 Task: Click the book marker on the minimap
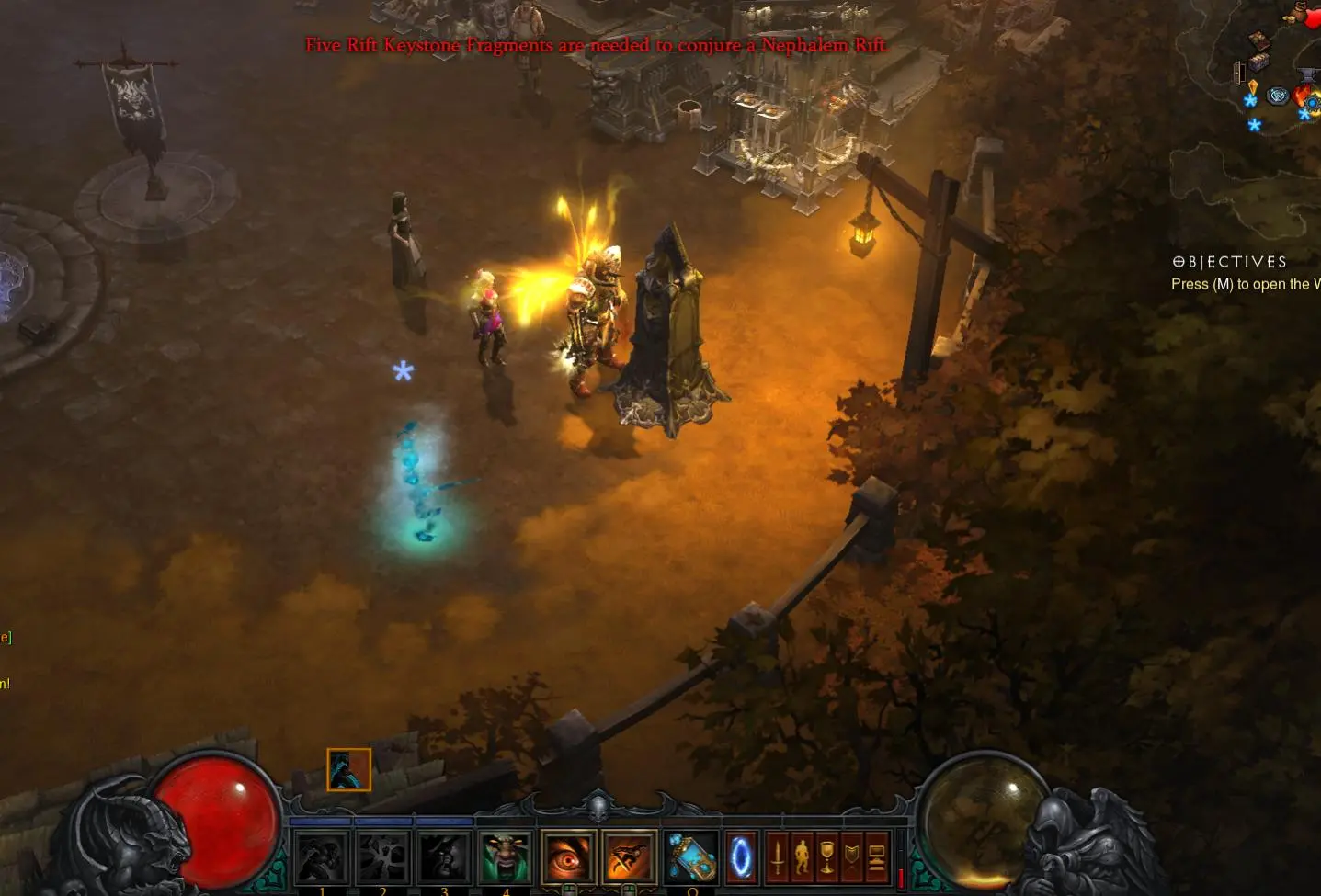coord(1258,40)
